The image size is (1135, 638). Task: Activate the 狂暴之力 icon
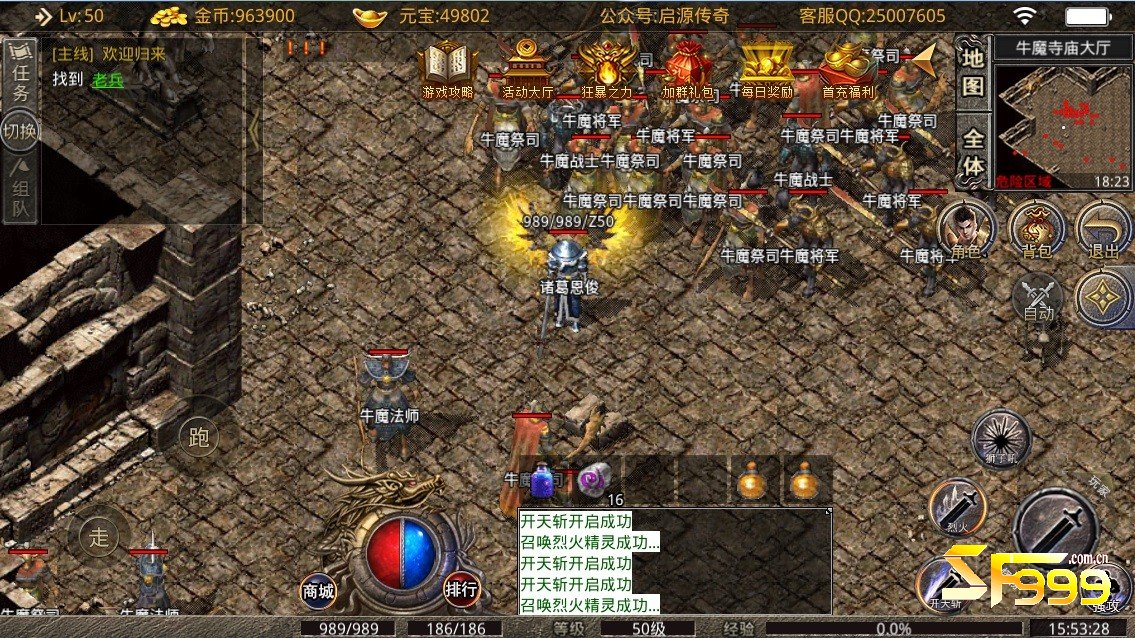click(607, 68)
